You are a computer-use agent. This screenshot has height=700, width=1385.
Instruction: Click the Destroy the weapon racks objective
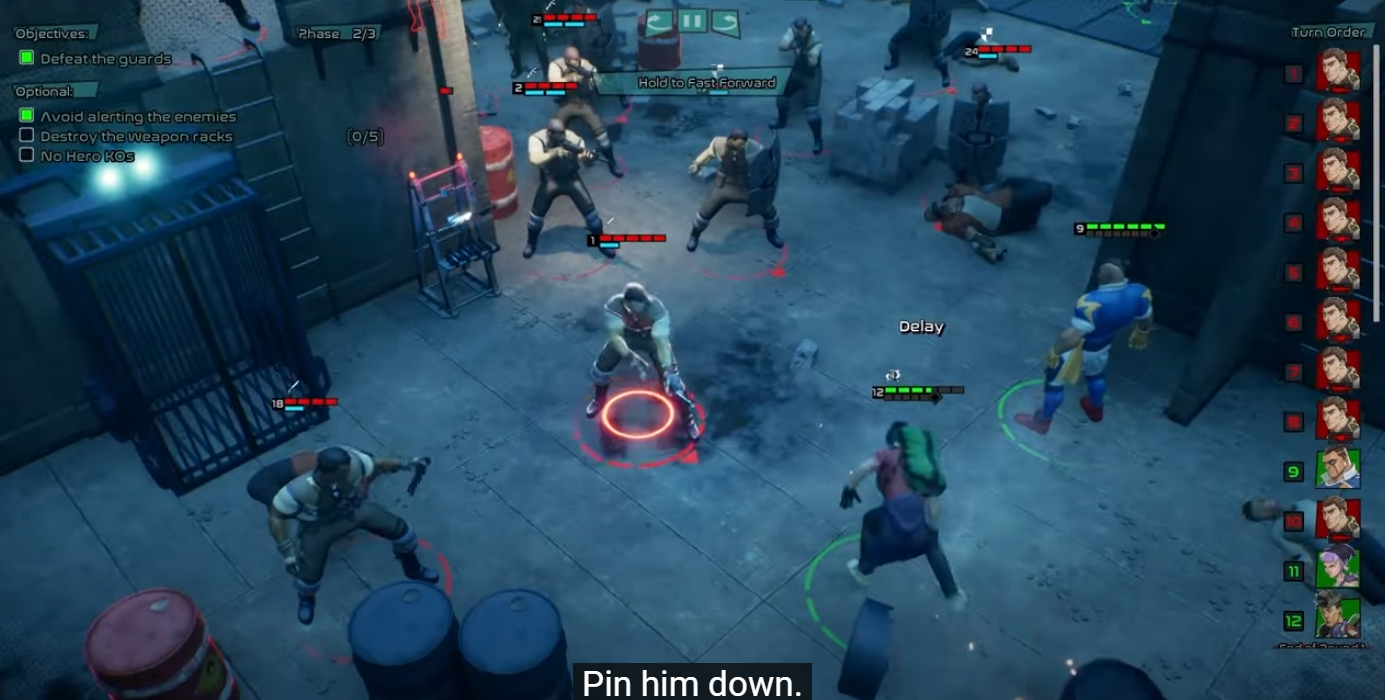pos(136,136)
